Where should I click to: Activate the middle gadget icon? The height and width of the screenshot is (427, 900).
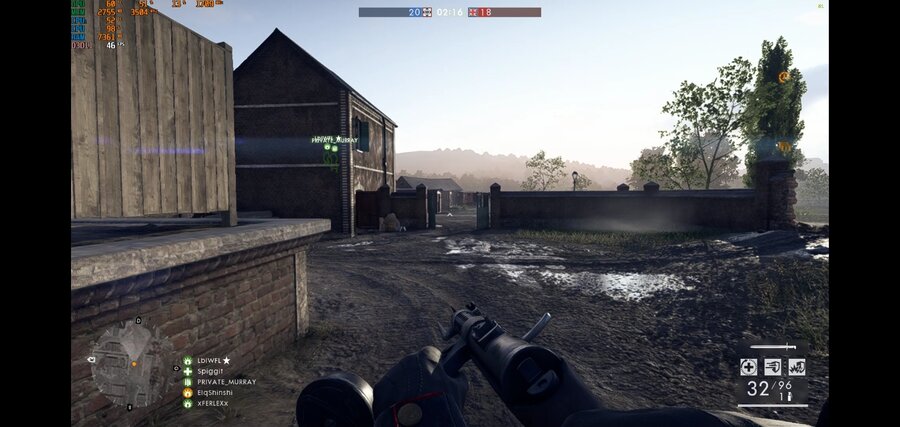click(772, 367)
